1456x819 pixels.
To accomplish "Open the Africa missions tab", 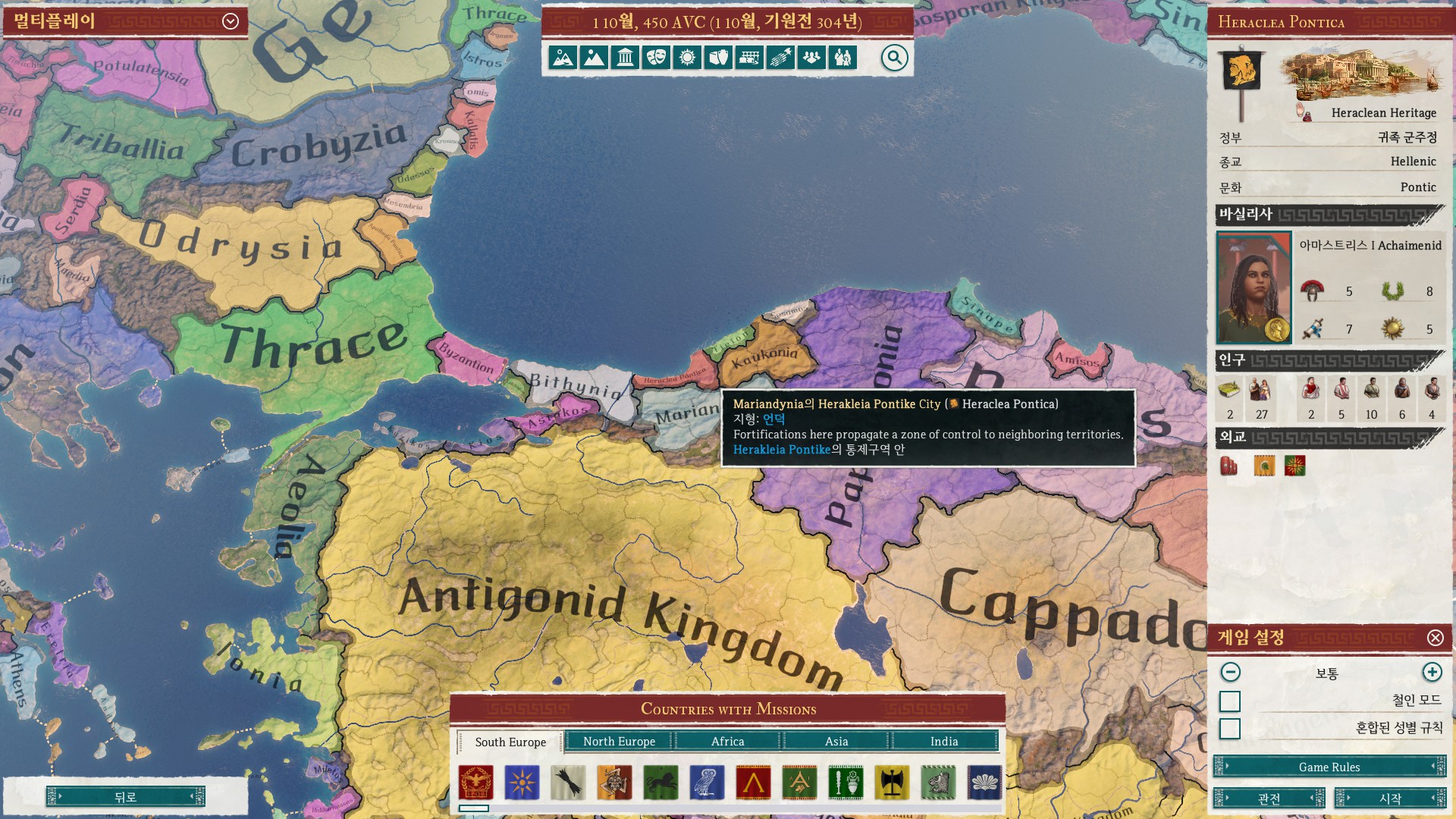I will click(727, 742).
